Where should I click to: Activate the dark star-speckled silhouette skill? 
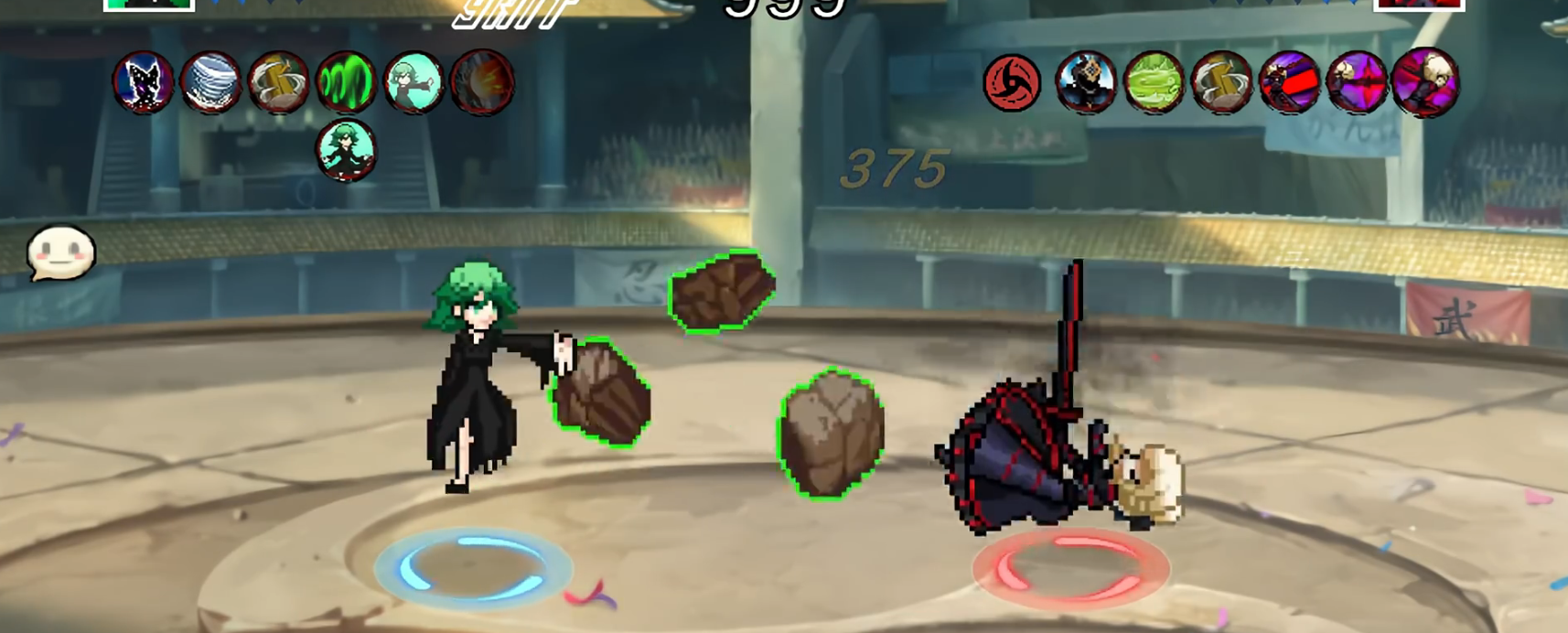click(x=144, y=82)
